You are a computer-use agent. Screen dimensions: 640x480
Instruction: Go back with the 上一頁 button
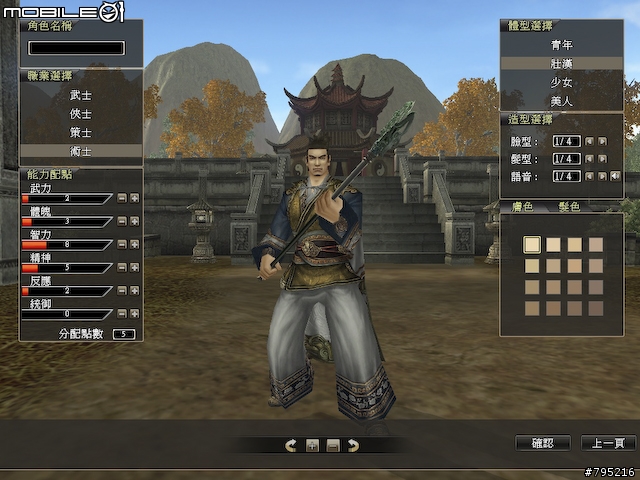coord(608,442)
